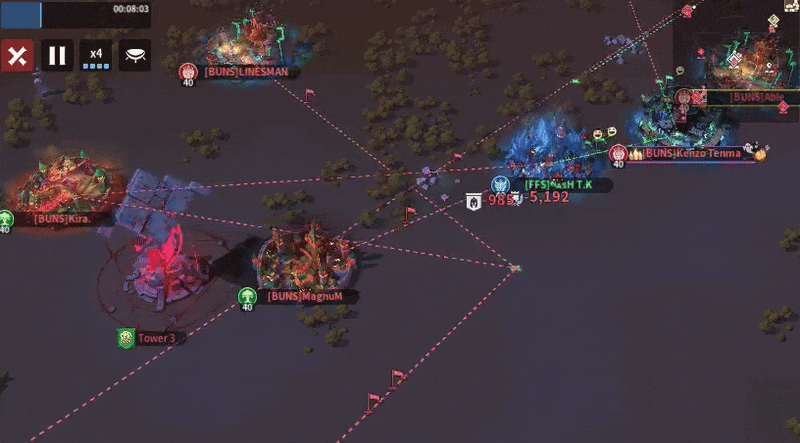Select the [BUNS]LINESMAN nameplate
Viewport: 800px width, 443px height.
pyautogui.click(x=245, y=71)
